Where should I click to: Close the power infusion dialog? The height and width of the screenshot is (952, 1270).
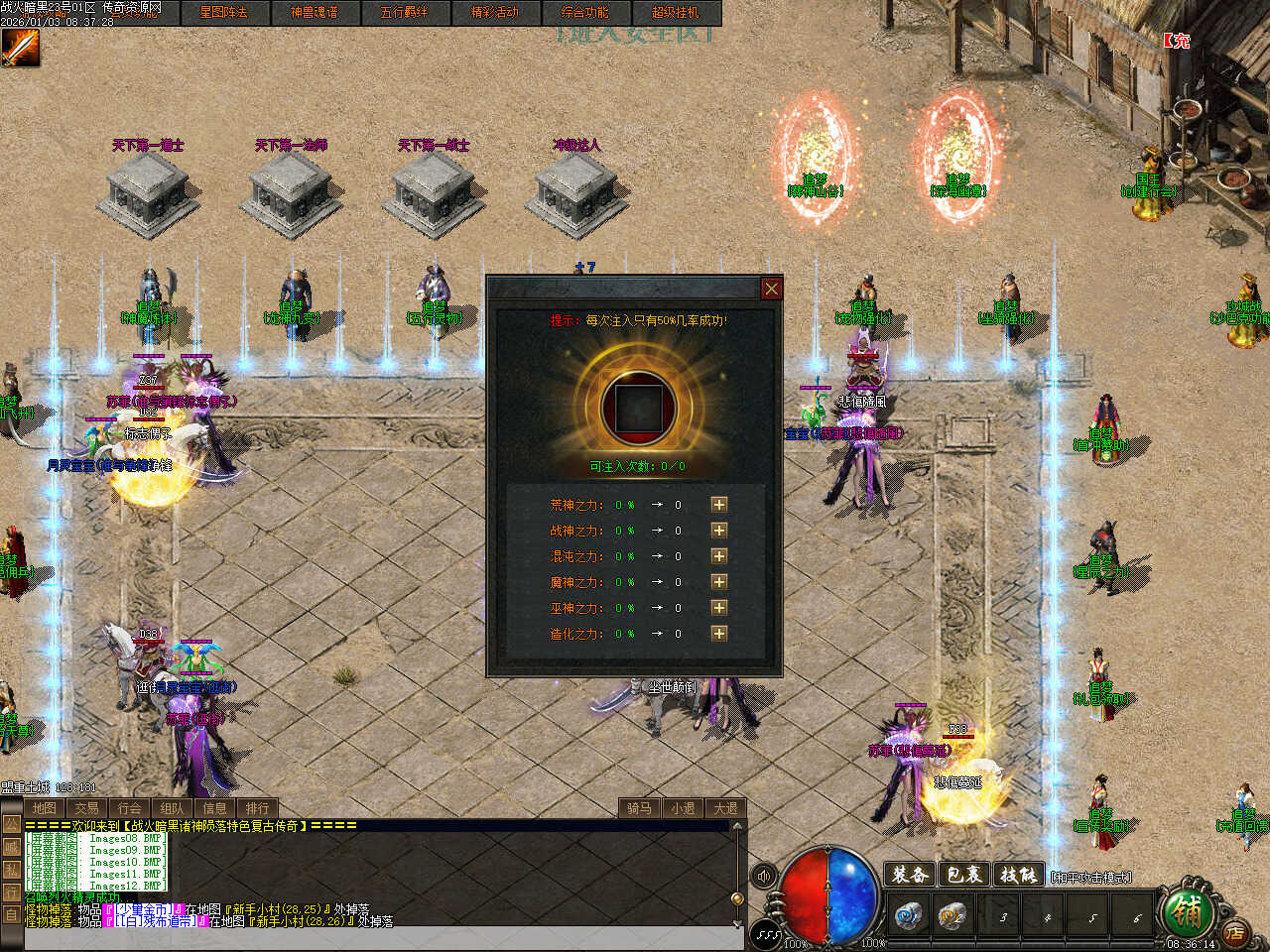click(x=771, y=289)
